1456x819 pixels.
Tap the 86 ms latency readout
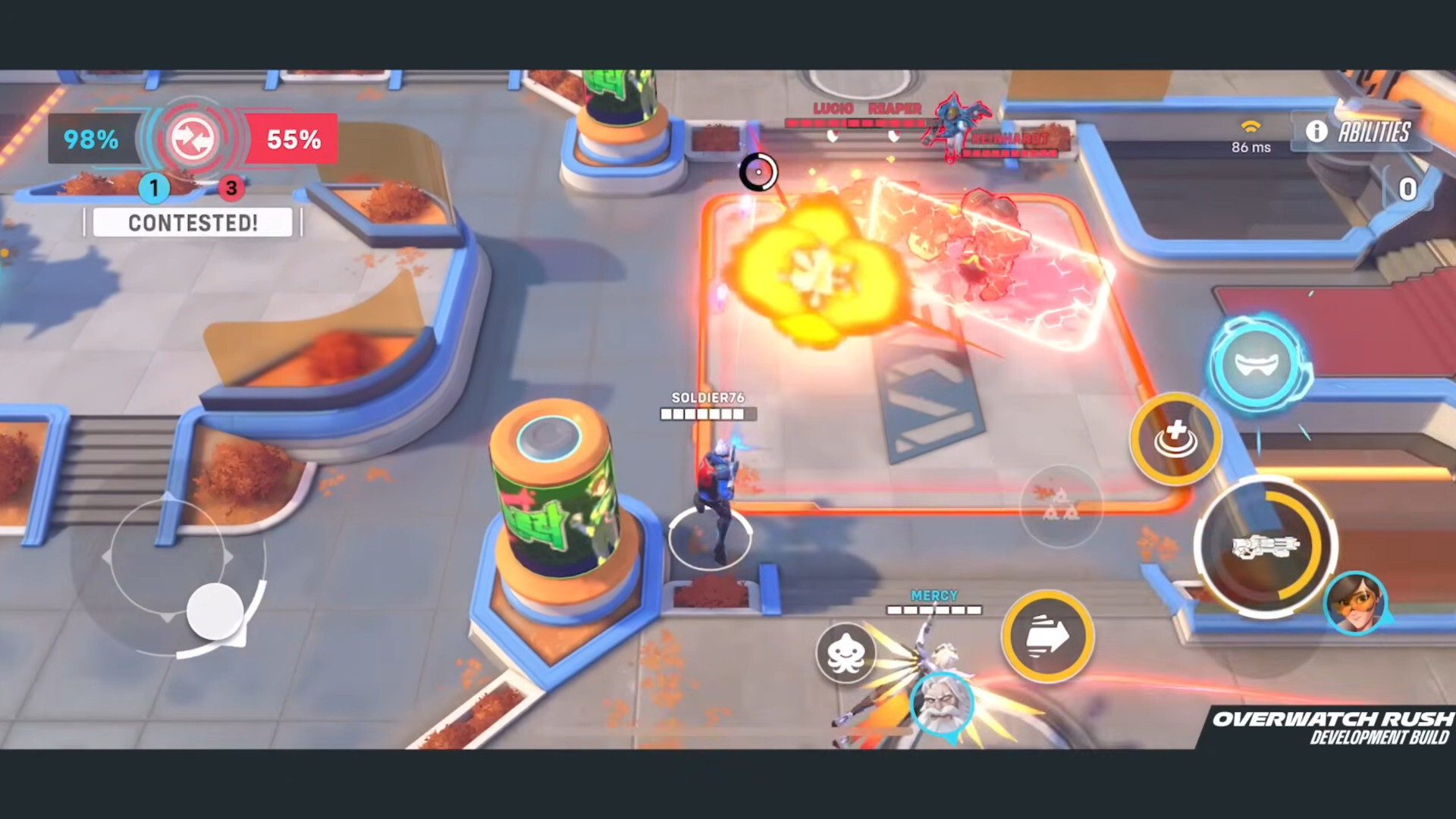(x=1250, y=147)
